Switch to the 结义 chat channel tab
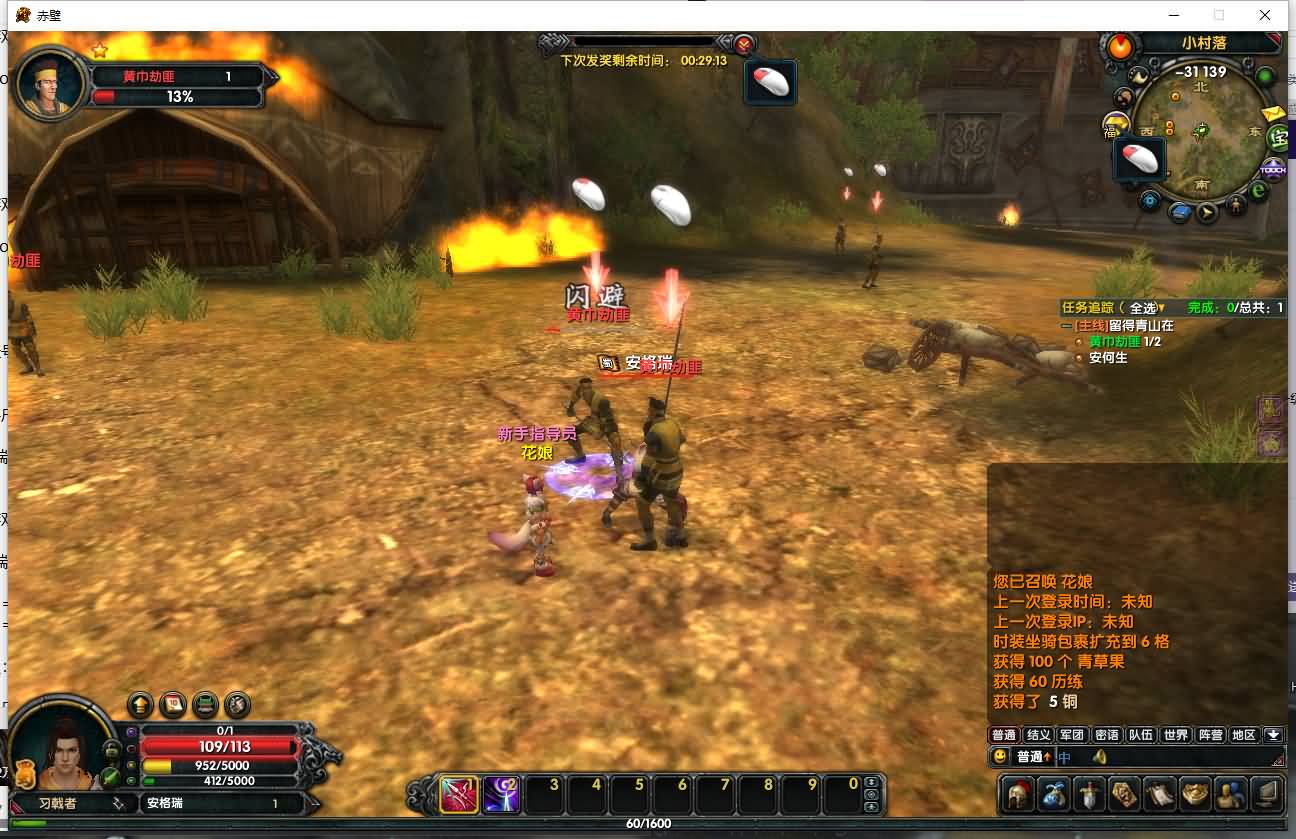The image size is (1296, 839). pyautogui.click(x=1038, y=735)
